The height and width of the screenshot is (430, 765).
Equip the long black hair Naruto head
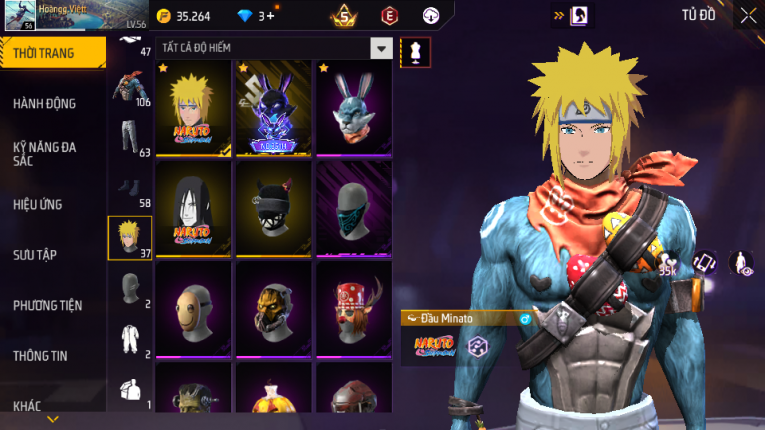click(x=193, y=209)
